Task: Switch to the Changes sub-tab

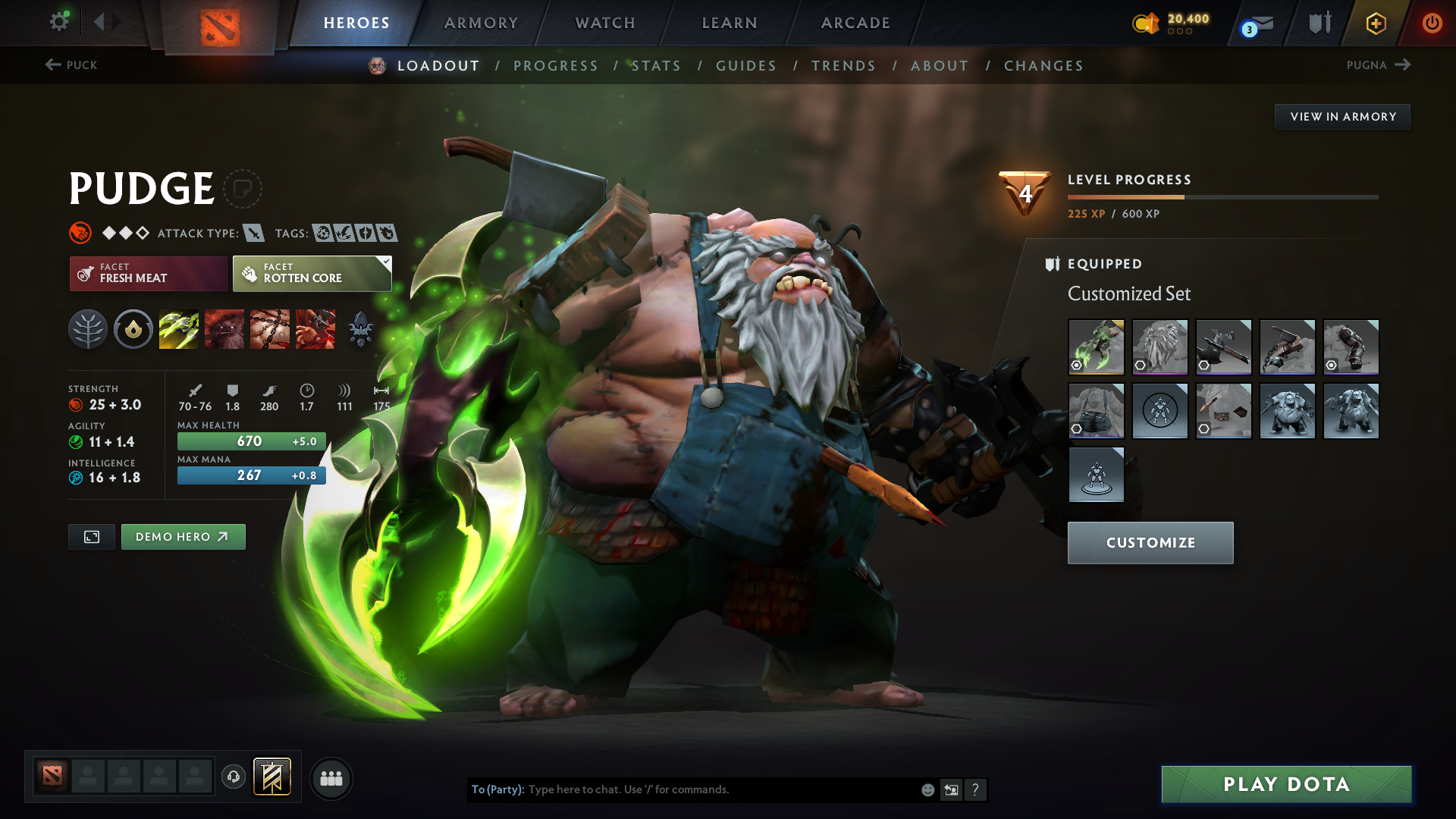Action: pos(1043,66)
